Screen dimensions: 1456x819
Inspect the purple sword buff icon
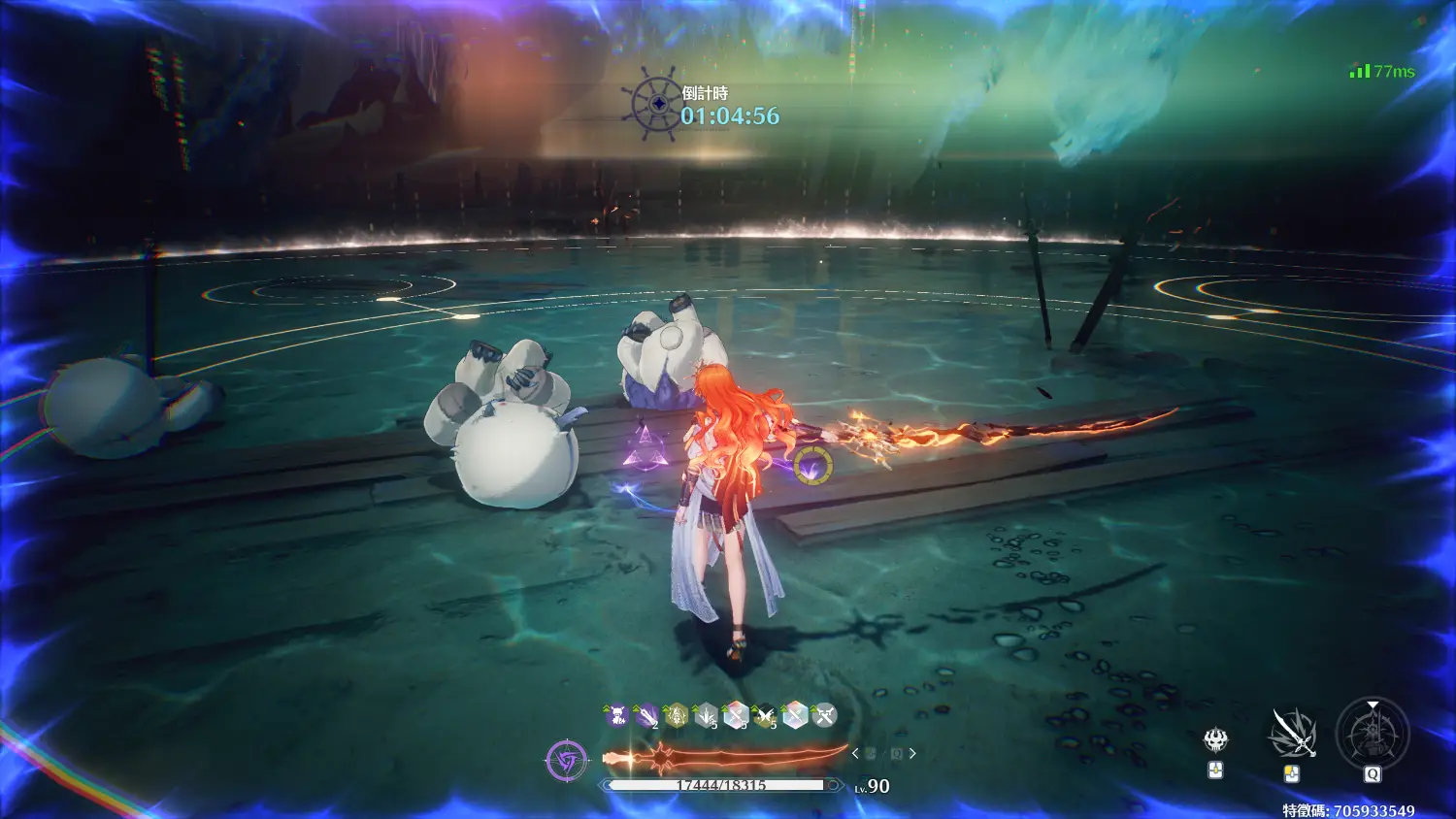(646, 716)
